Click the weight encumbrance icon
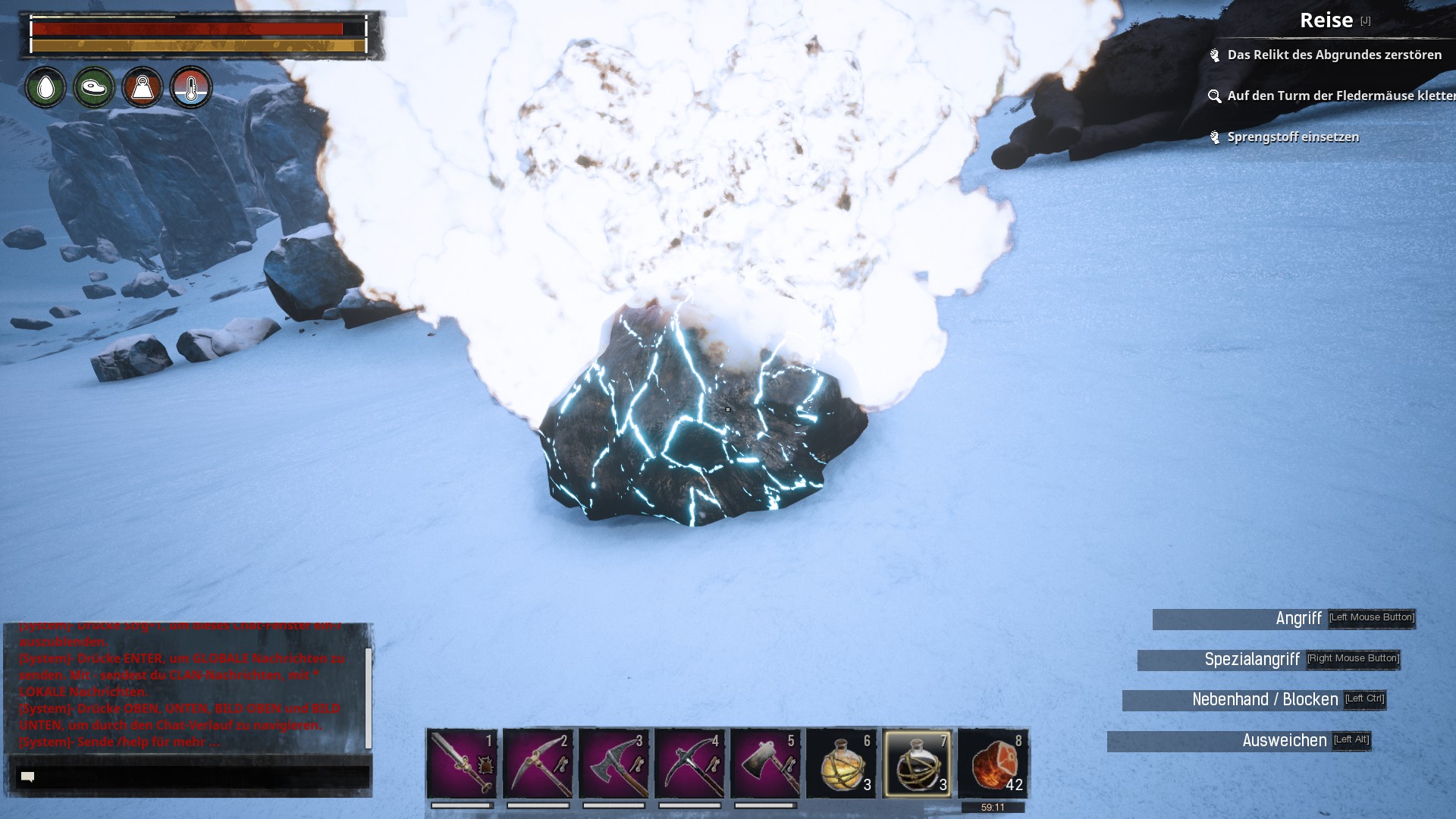 point(143,88)
